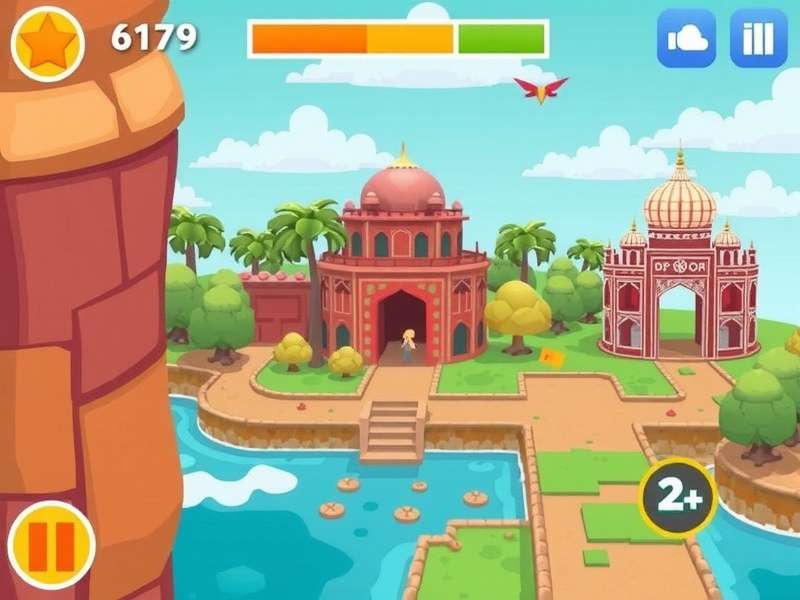Open the blue cloud button
This screenshot has height=600, width=800.
(x=686, y=39)
